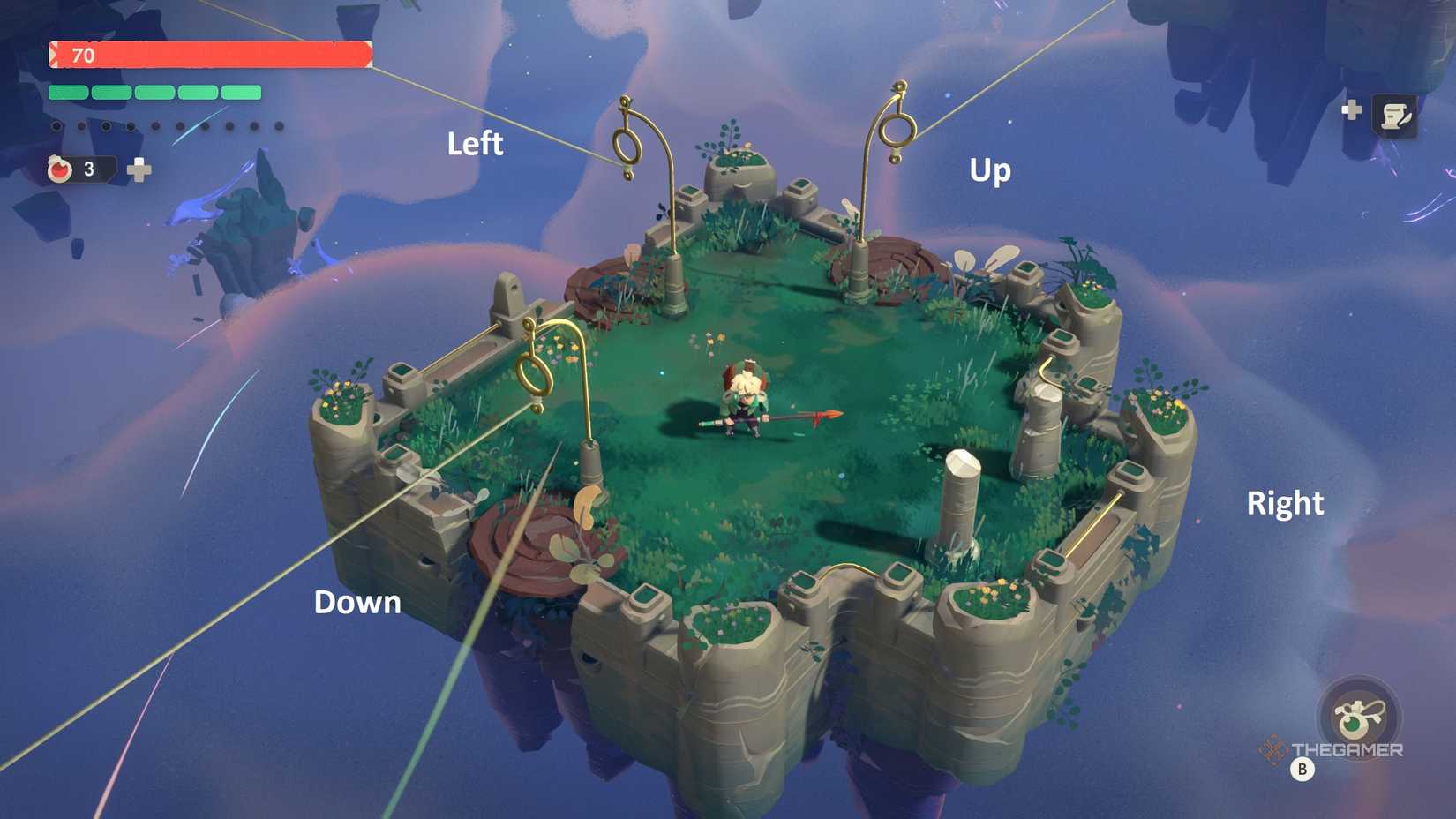Click the Up direction label
Image resolution: width=1456 pixels, height=819 pixels.
point(989,171)
